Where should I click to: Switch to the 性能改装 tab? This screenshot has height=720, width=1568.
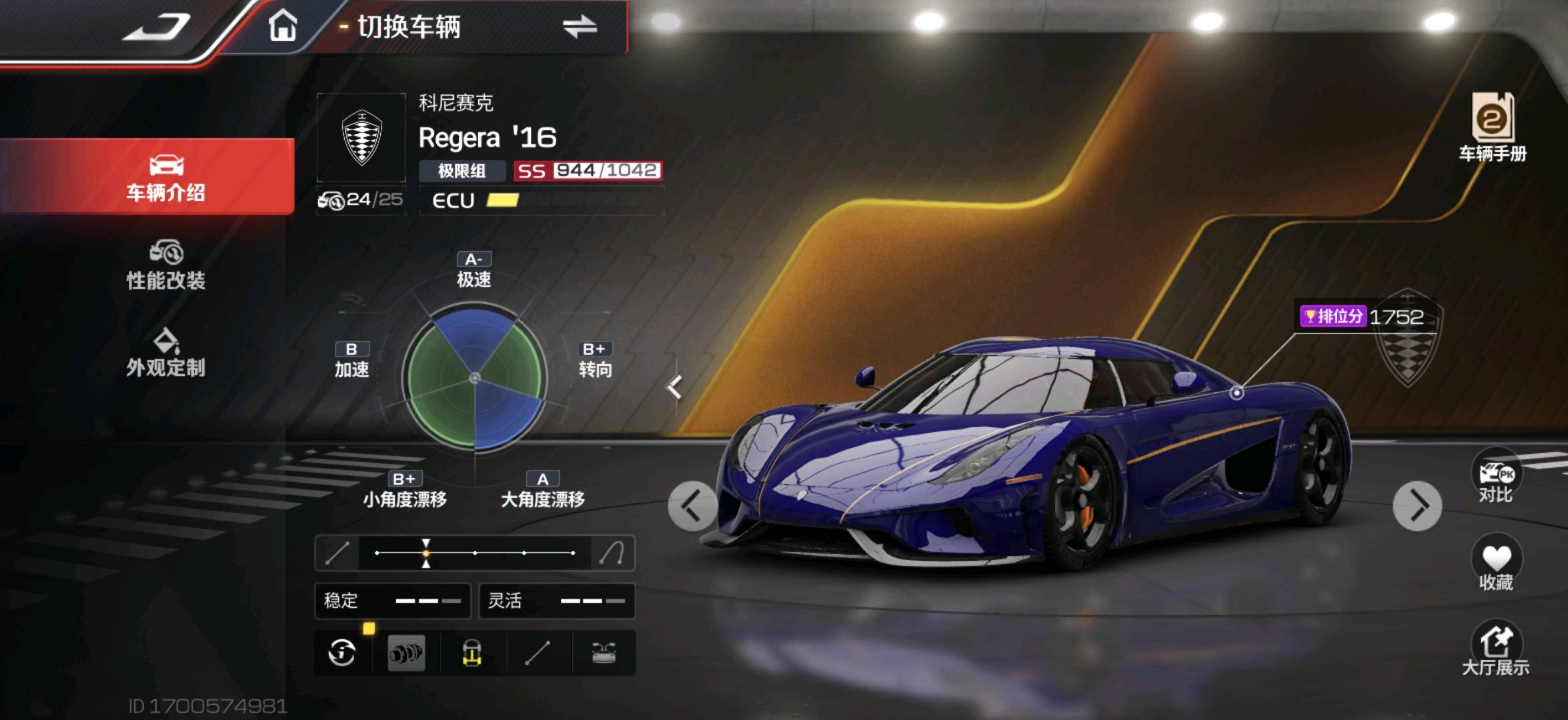(x=165, y=265)
